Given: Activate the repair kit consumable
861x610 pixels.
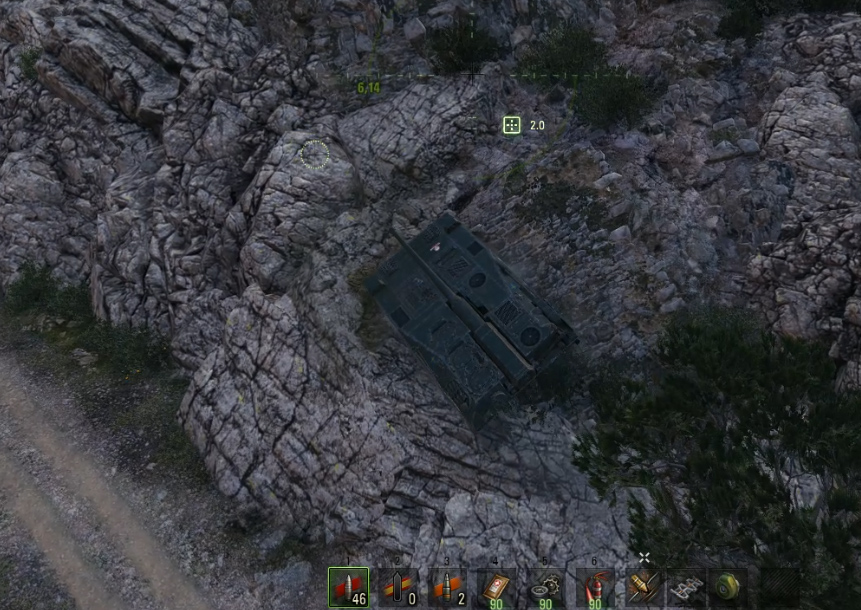Looking at the screenshot, I should (546, 587).
